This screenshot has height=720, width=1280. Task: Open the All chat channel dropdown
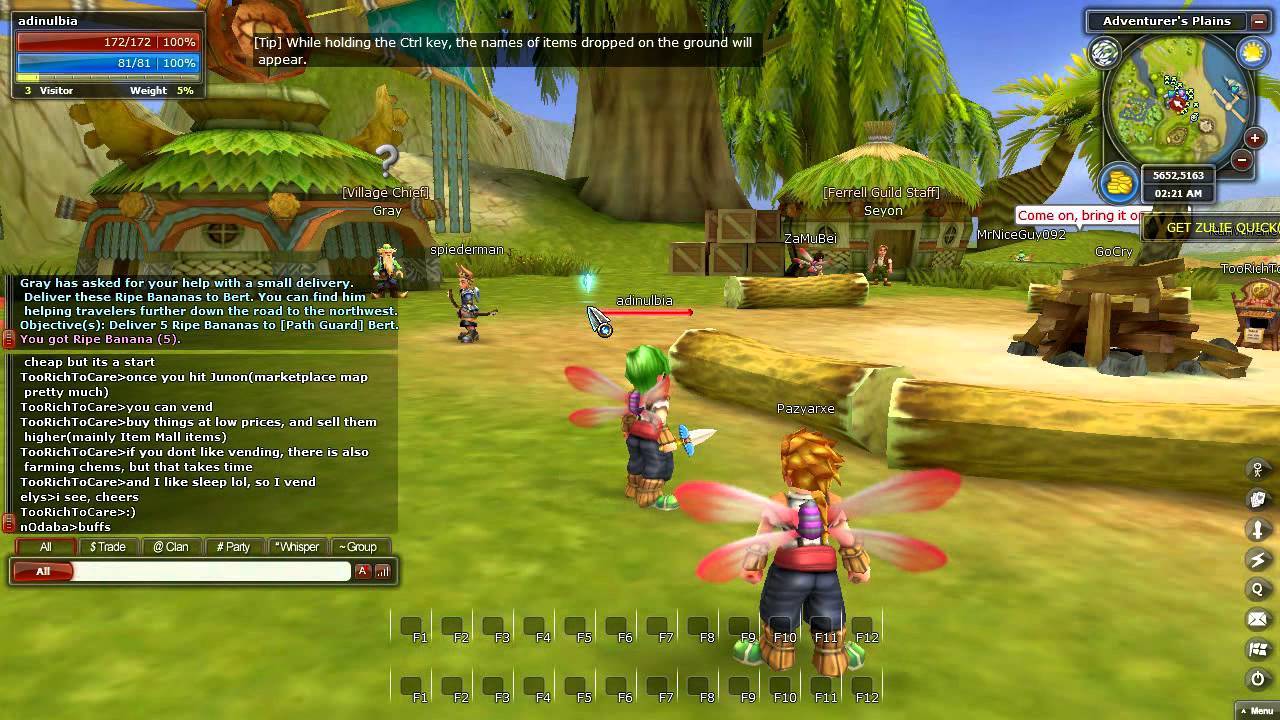44,571
